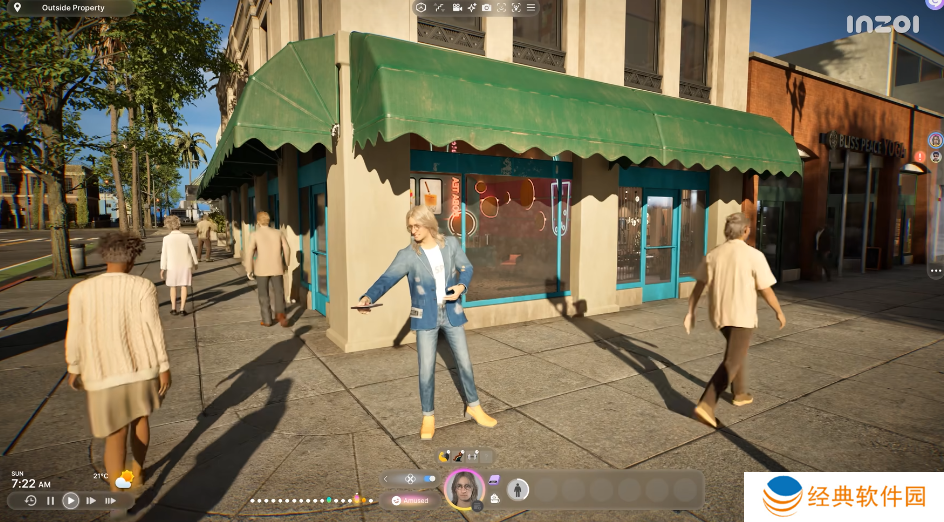Open the camera photo mode icon
The height and width of the screenshot is (522, 944).
click(486, 7)
